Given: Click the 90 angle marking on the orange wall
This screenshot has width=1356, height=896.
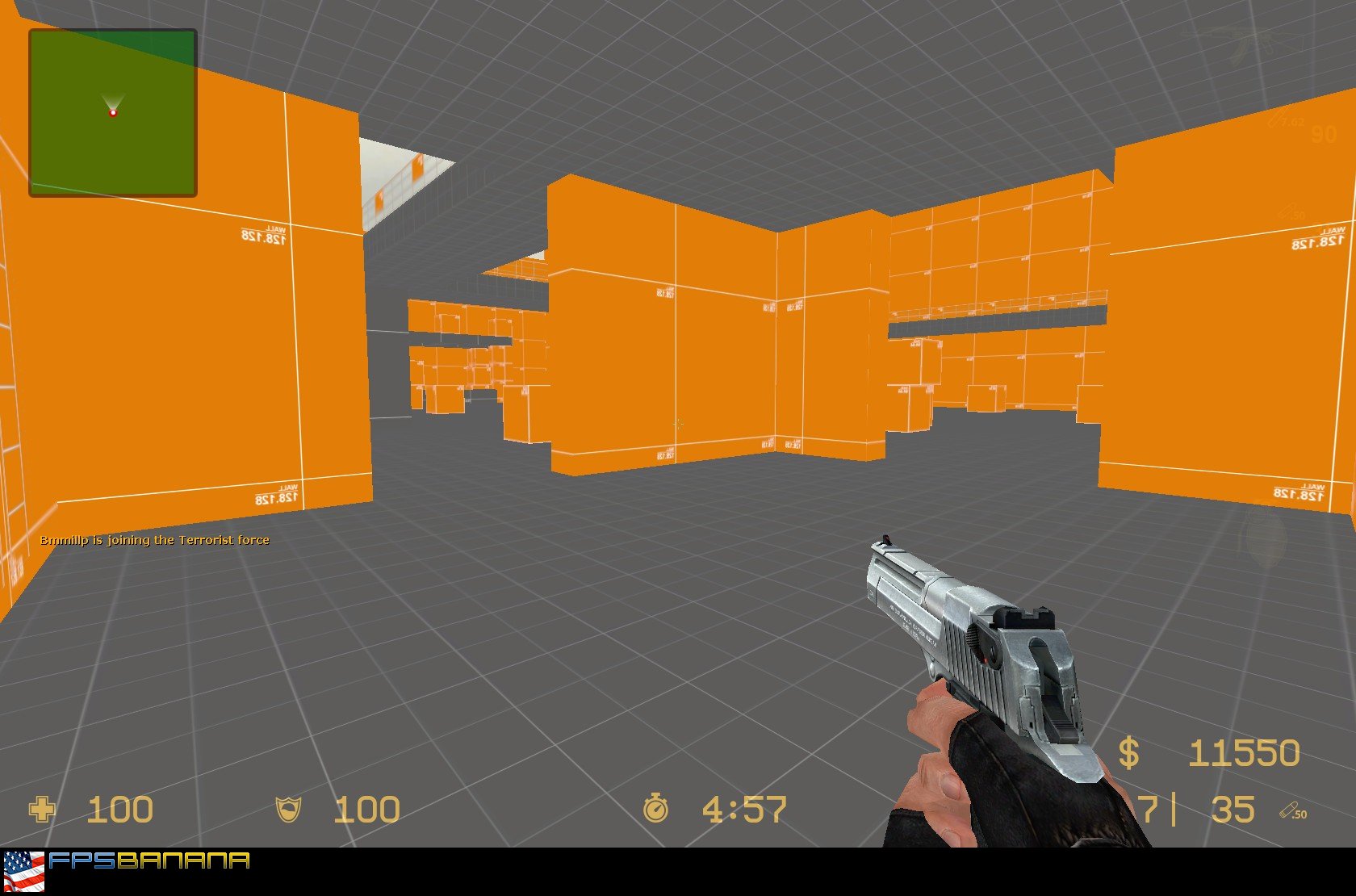Looking at the screenshot, I should (x=1322, y=134).
